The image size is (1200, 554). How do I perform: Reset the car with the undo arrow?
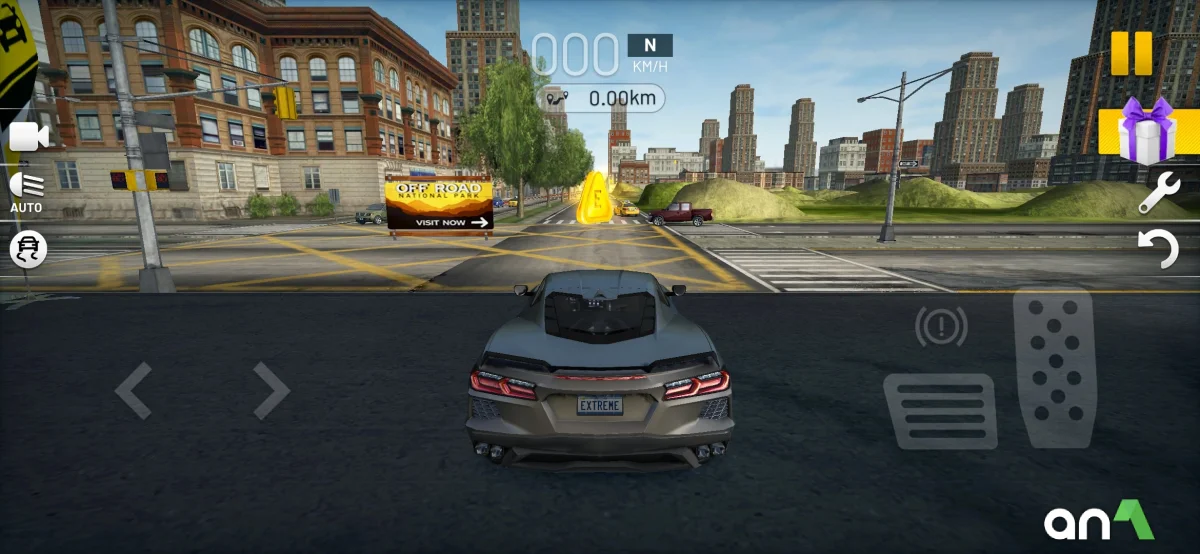1160,248
